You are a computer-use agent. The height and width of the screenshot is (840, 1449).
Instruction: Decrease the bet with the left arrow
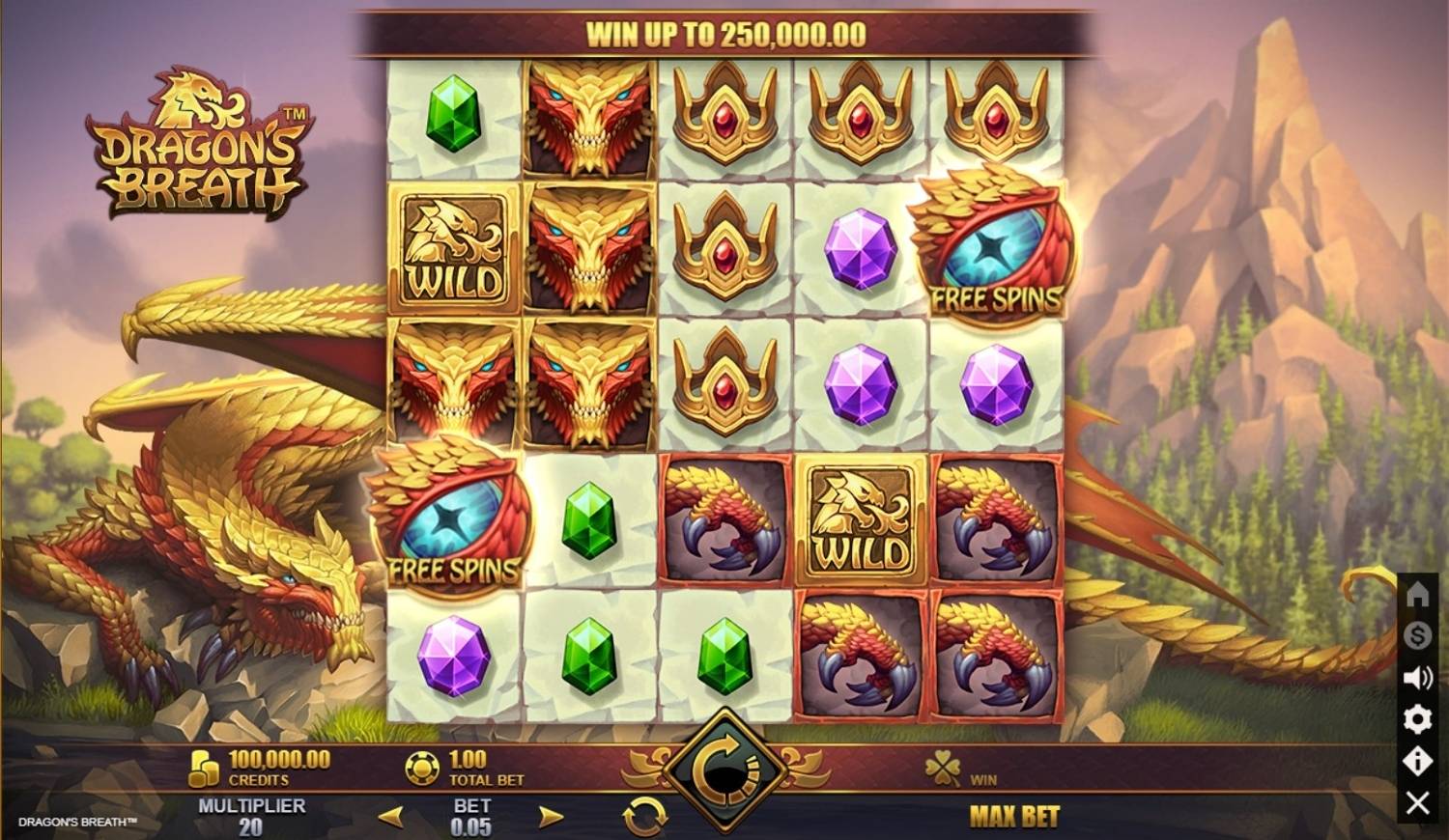click(390, 817)
